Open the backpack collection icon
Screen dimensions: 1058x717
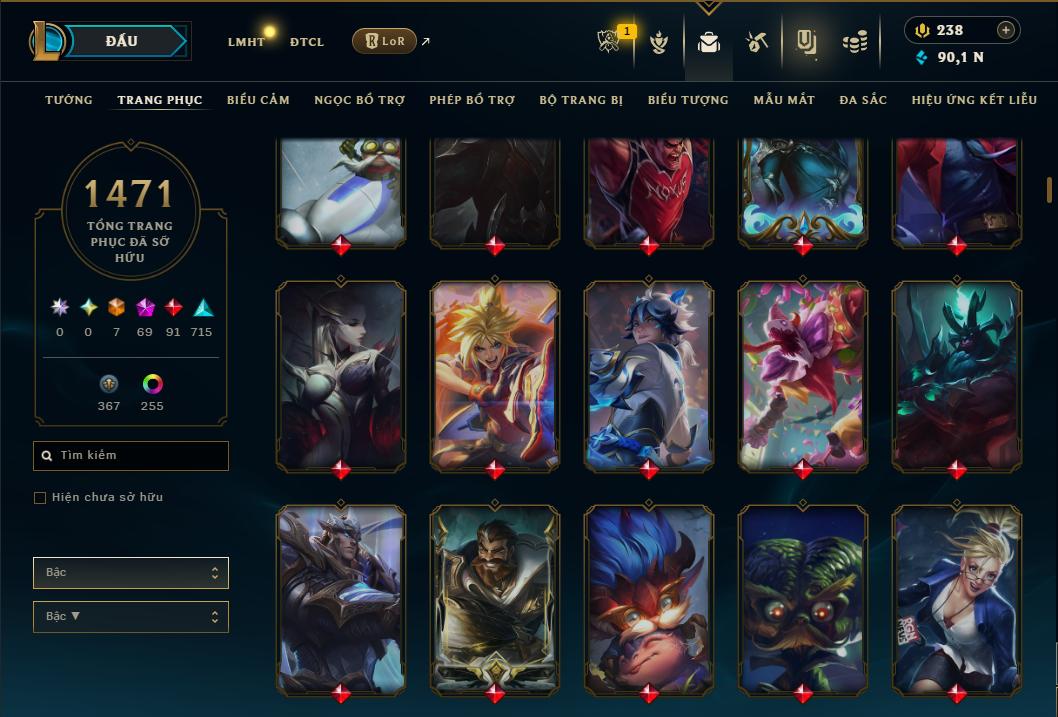(x=709, y=42)
